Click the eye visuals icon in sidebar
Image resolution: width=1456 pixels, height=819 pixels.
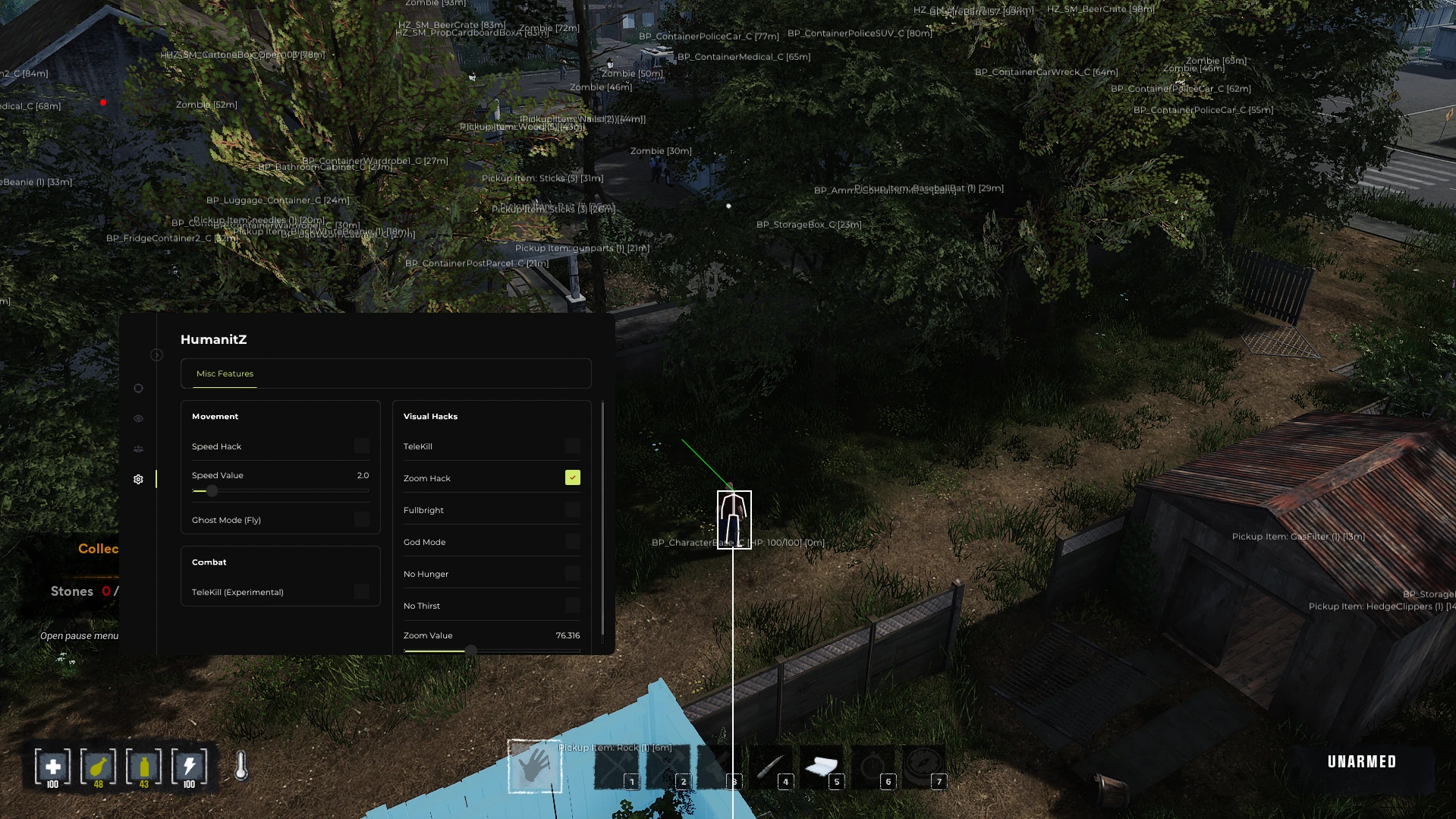tap(138, 418)
